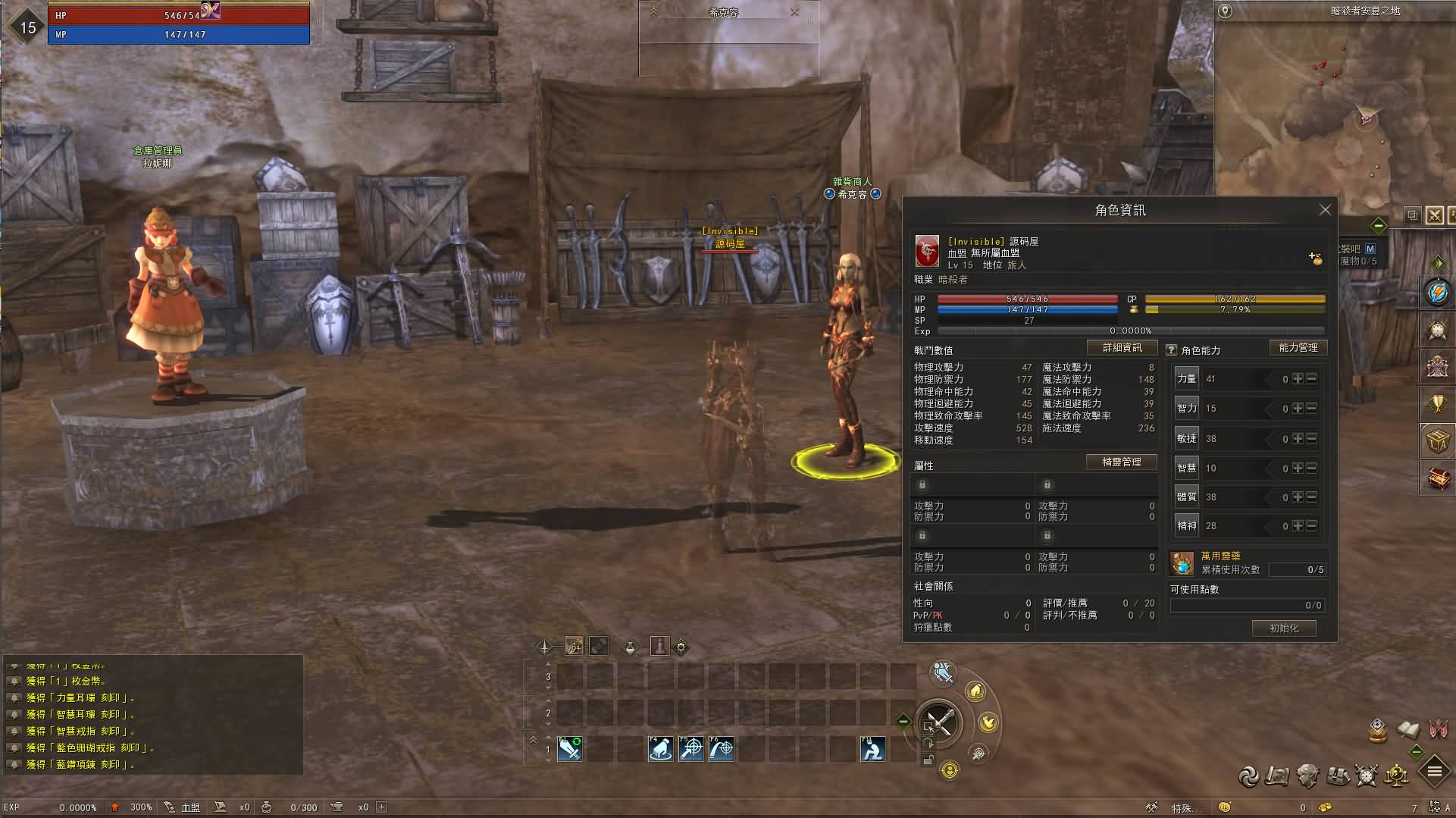Viewport: 1456px width, 818px height.
Task: Toggle the second-row attribute lock padlock
Action: pyautogui.click(x=922, y=535)
